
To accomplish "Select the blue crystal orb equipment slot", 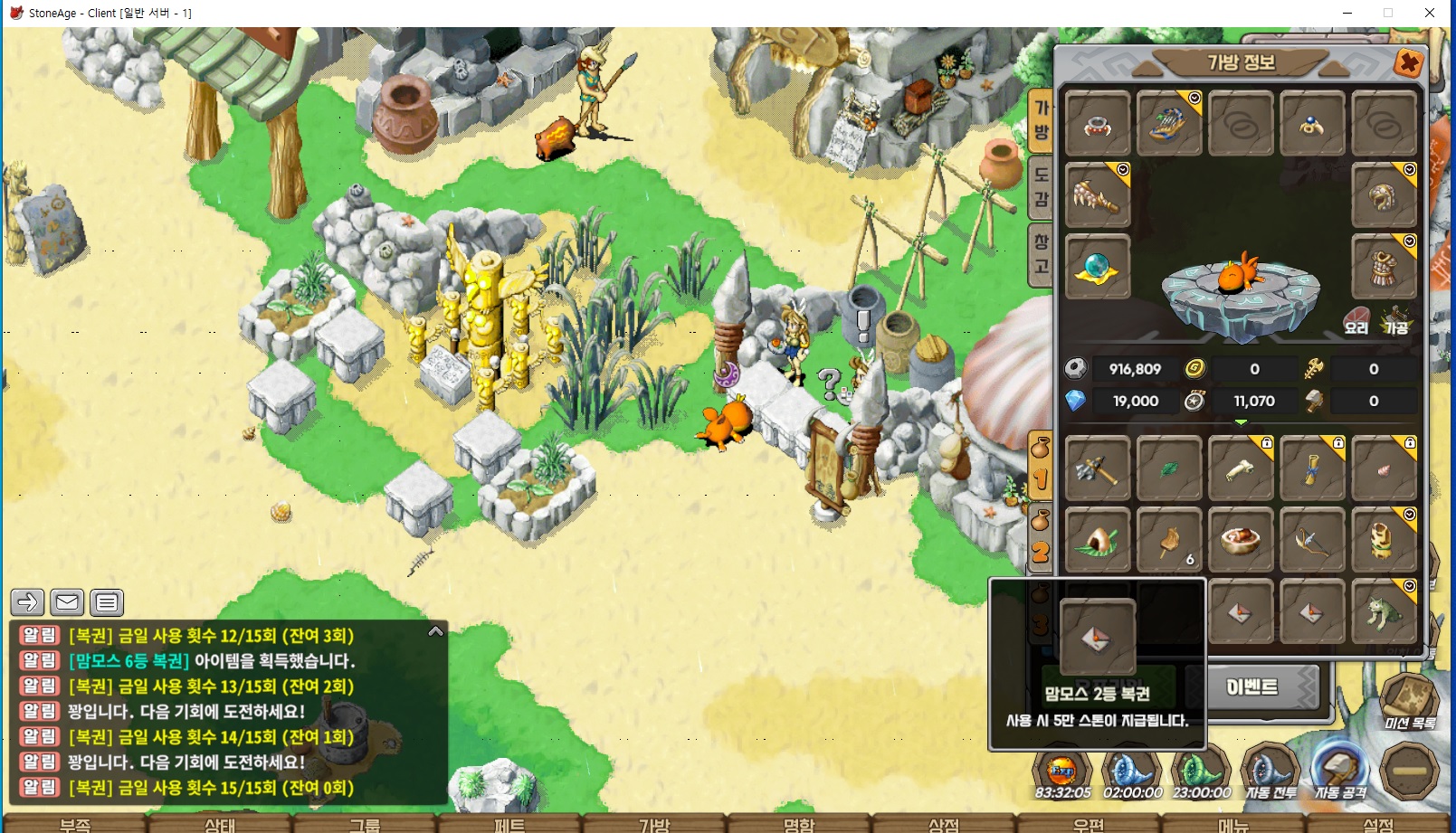I will (1097, 268).
